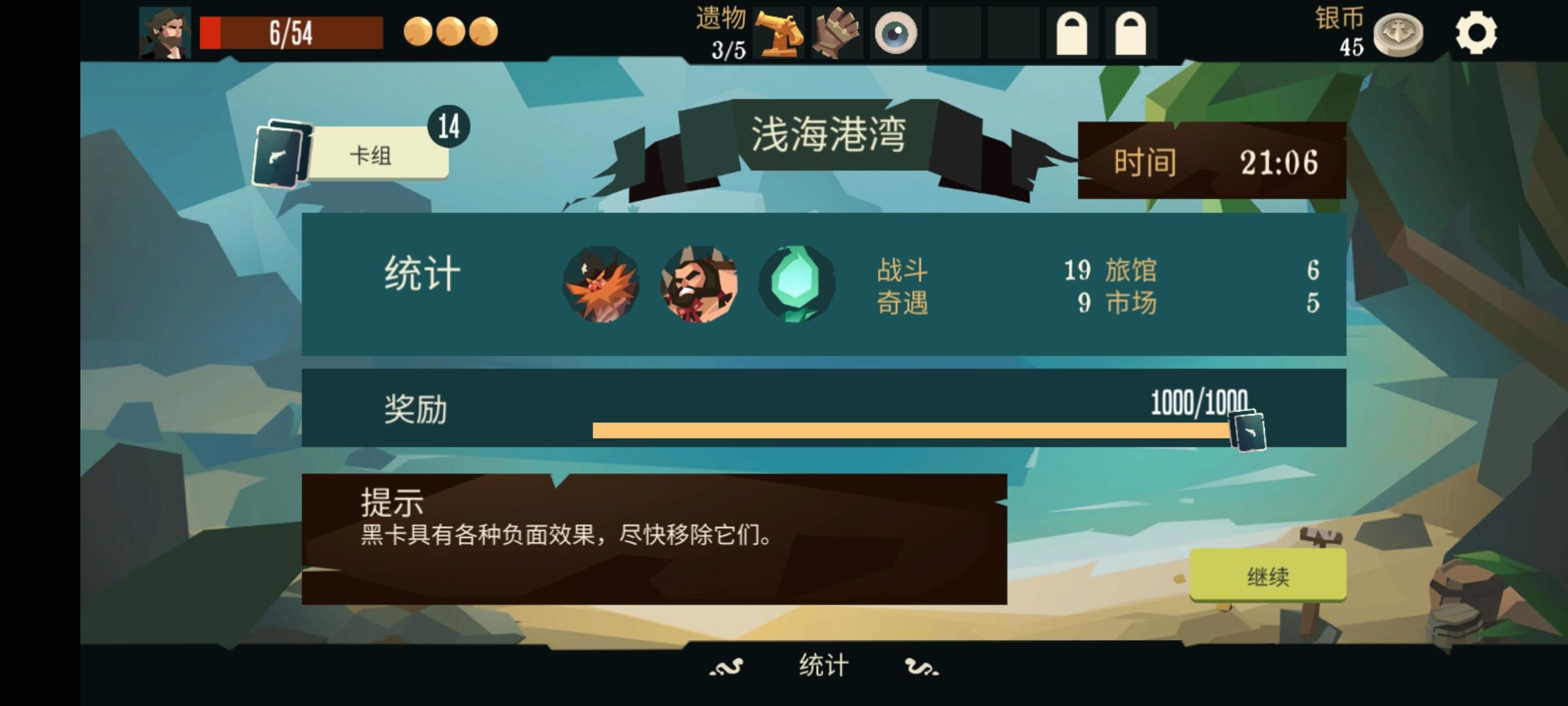1568x706 pixels.
Task: Click the 浅海港湾 banner title
Action: click(x=831, y=134)
